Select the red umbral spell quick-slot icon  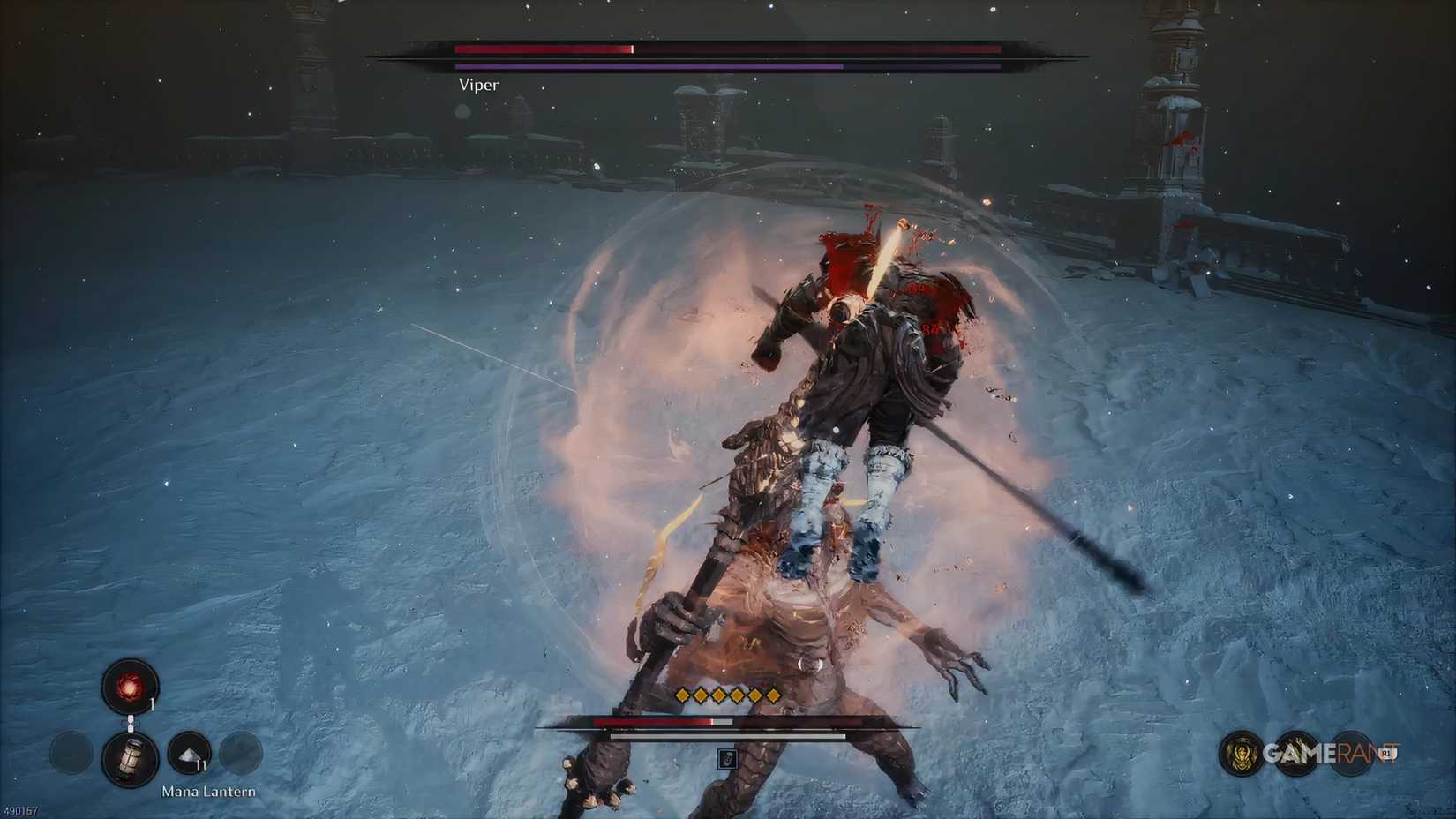pyautogui.click(x=130, y=688)
